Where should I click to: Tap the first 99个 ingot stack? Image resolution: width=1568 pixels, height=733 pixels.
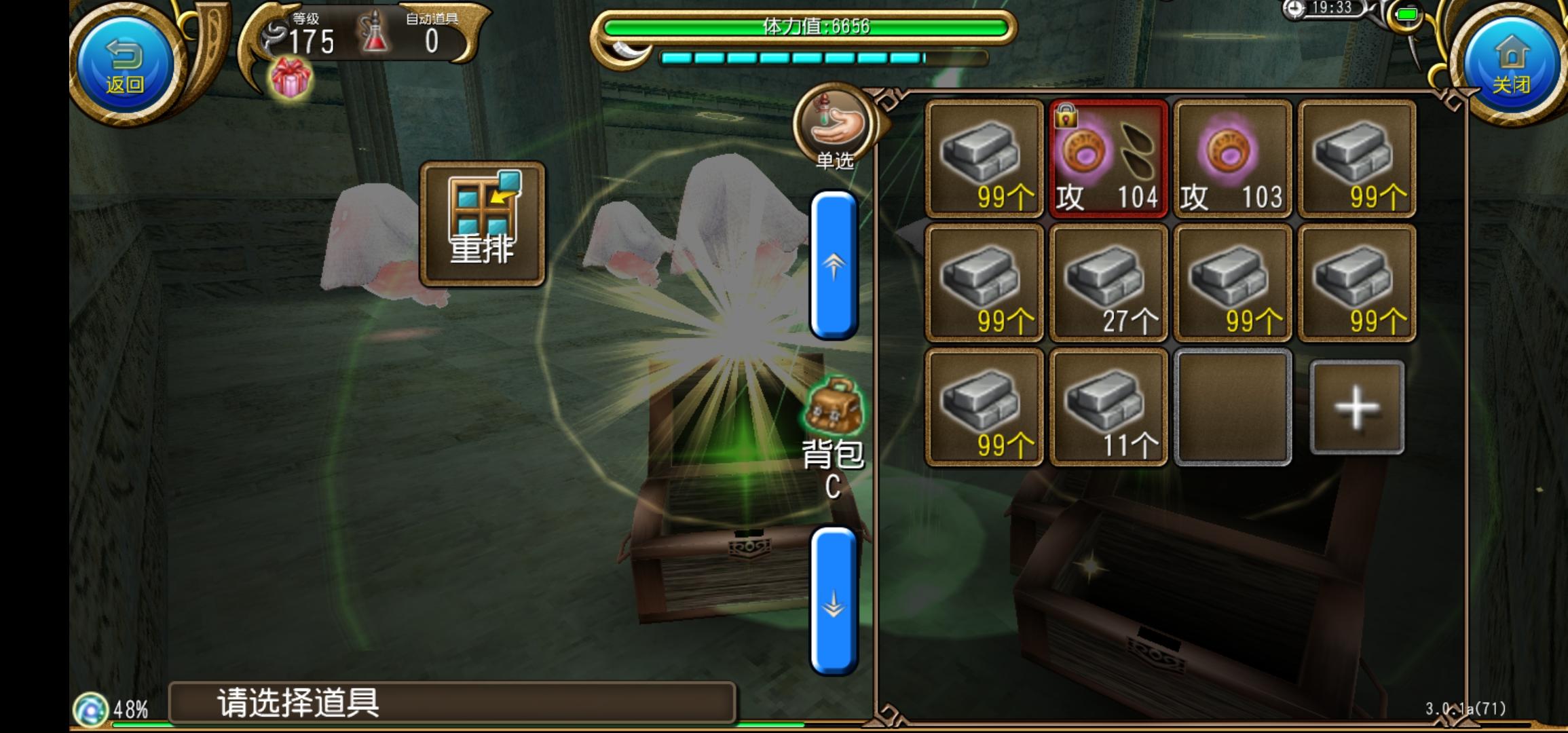(984, 159)
